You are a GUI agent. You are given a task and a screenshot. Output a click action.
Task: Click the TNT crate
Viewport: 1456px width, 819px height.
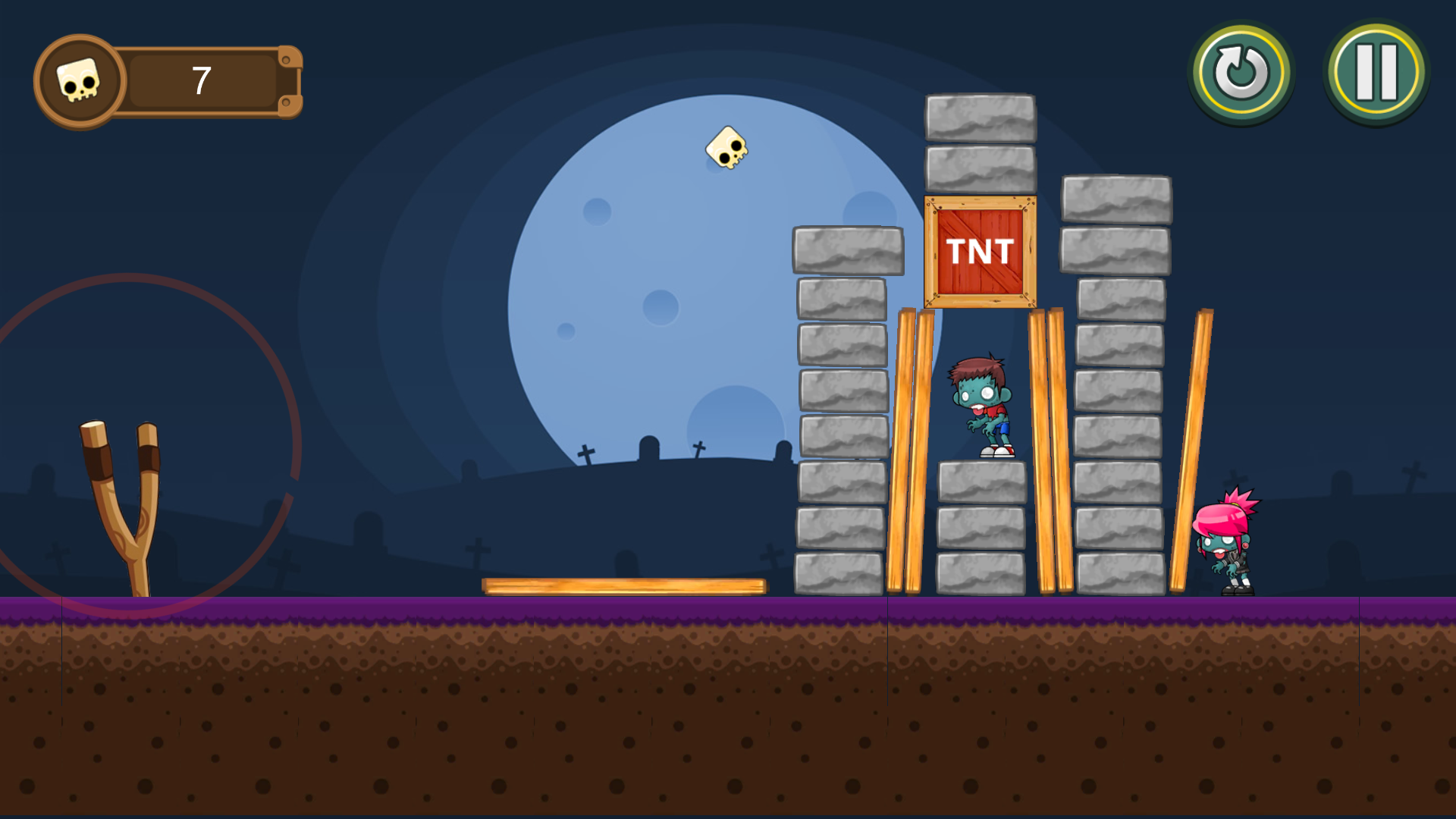coord(980,250)
